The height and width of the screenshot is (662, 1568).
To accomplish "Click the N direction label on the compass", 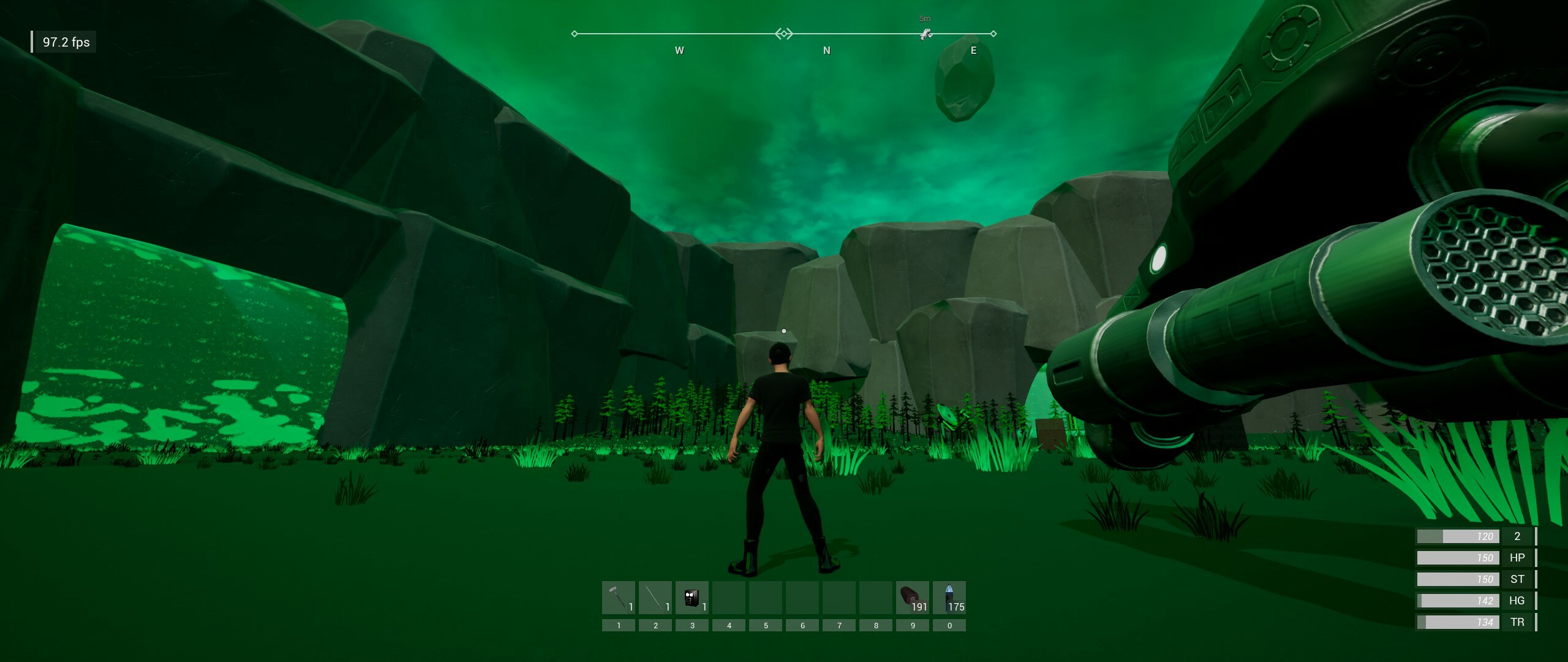I will (827, 51).
